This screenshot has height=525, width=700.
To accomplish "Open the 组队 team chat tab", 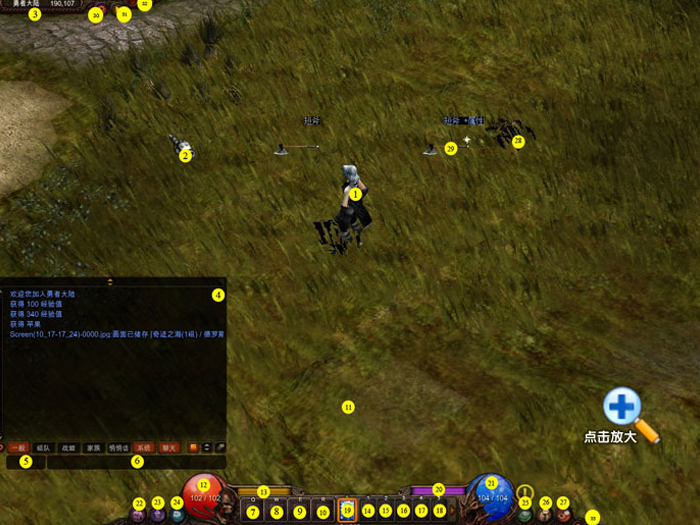I will point(43,447).
